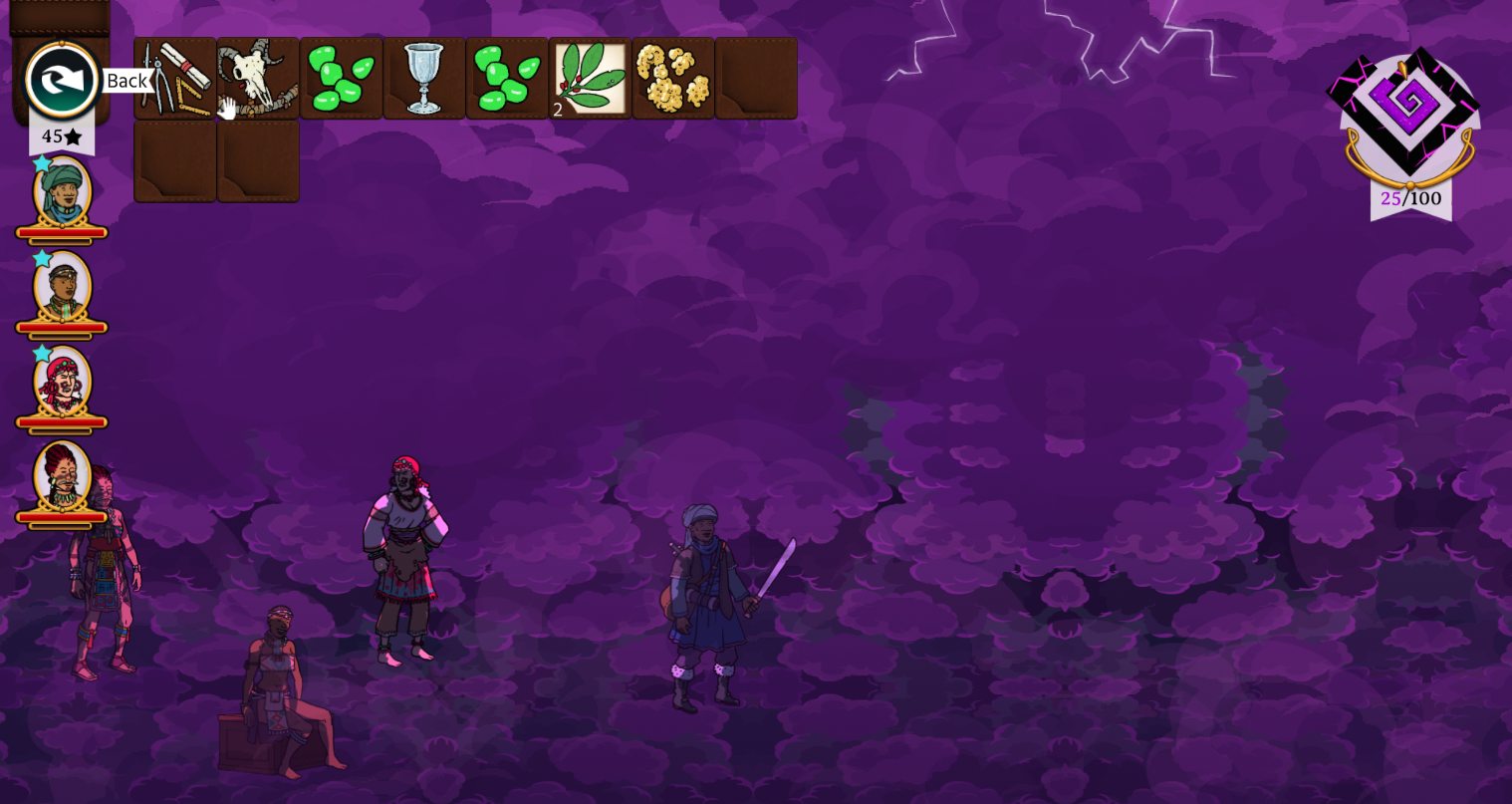Viewport: 1512px width, 804px height.
Task: Select the green-turbaned party member portrait
Action: click(x=63, y=191)
